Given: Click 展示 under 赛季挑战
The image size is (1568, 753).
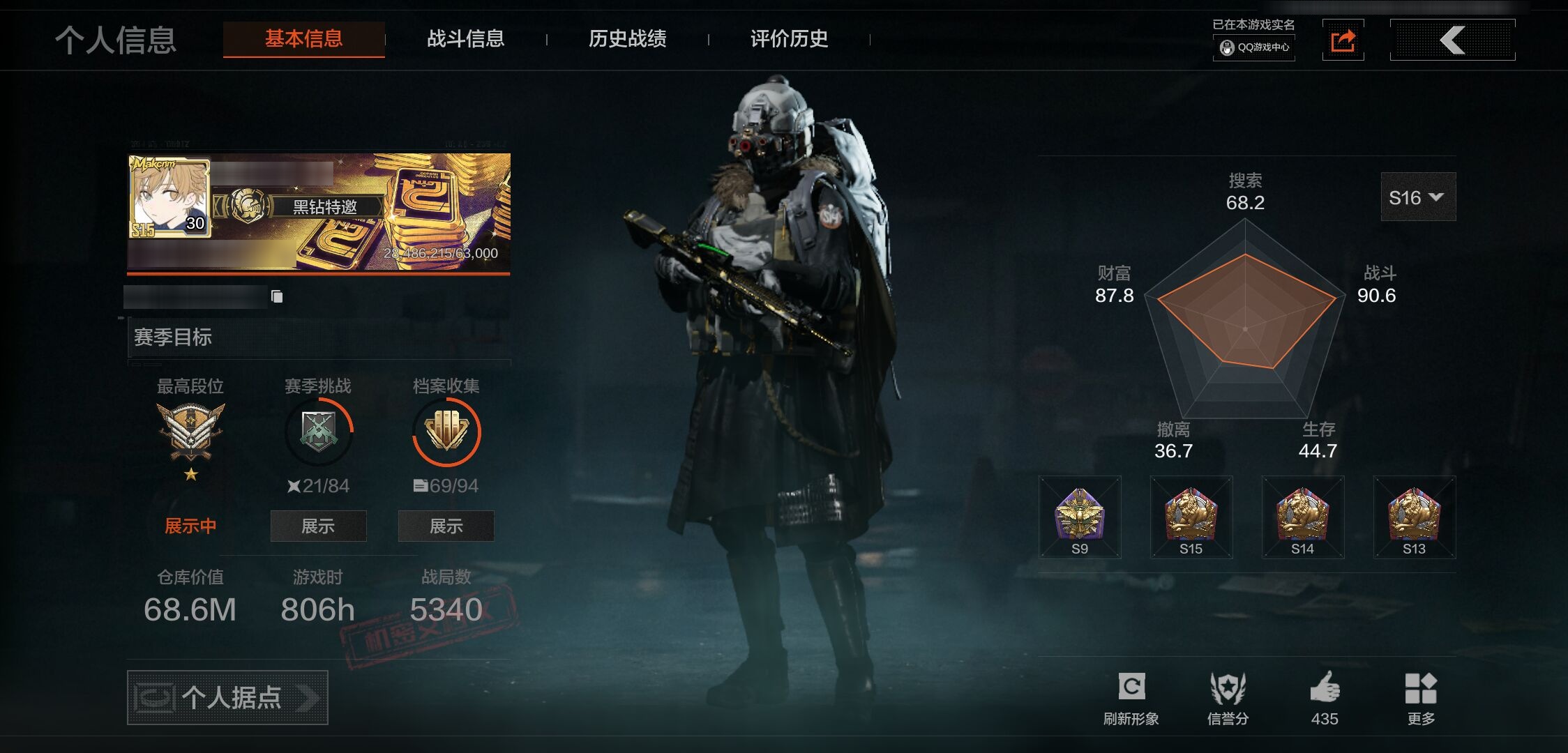Looking at the screenshot, I should (x=318, y=526).
